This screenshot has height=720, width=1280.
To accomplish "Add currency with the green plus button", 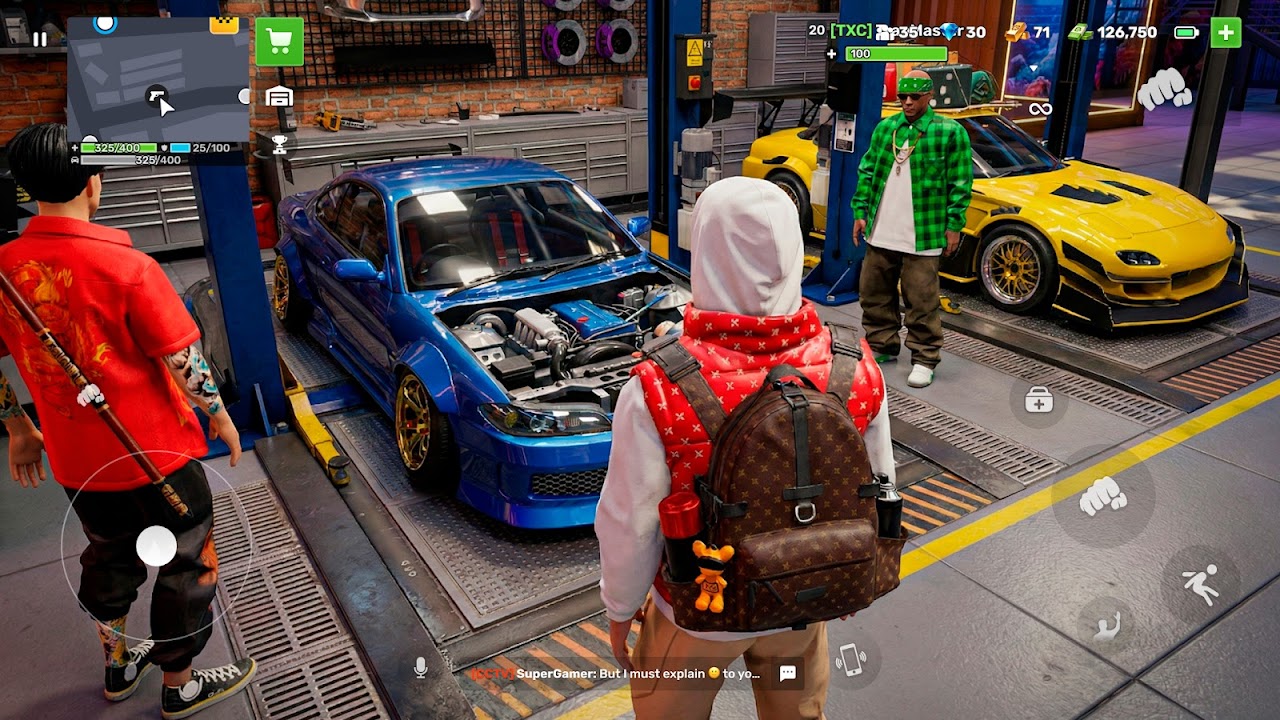I will point(1225,32).
